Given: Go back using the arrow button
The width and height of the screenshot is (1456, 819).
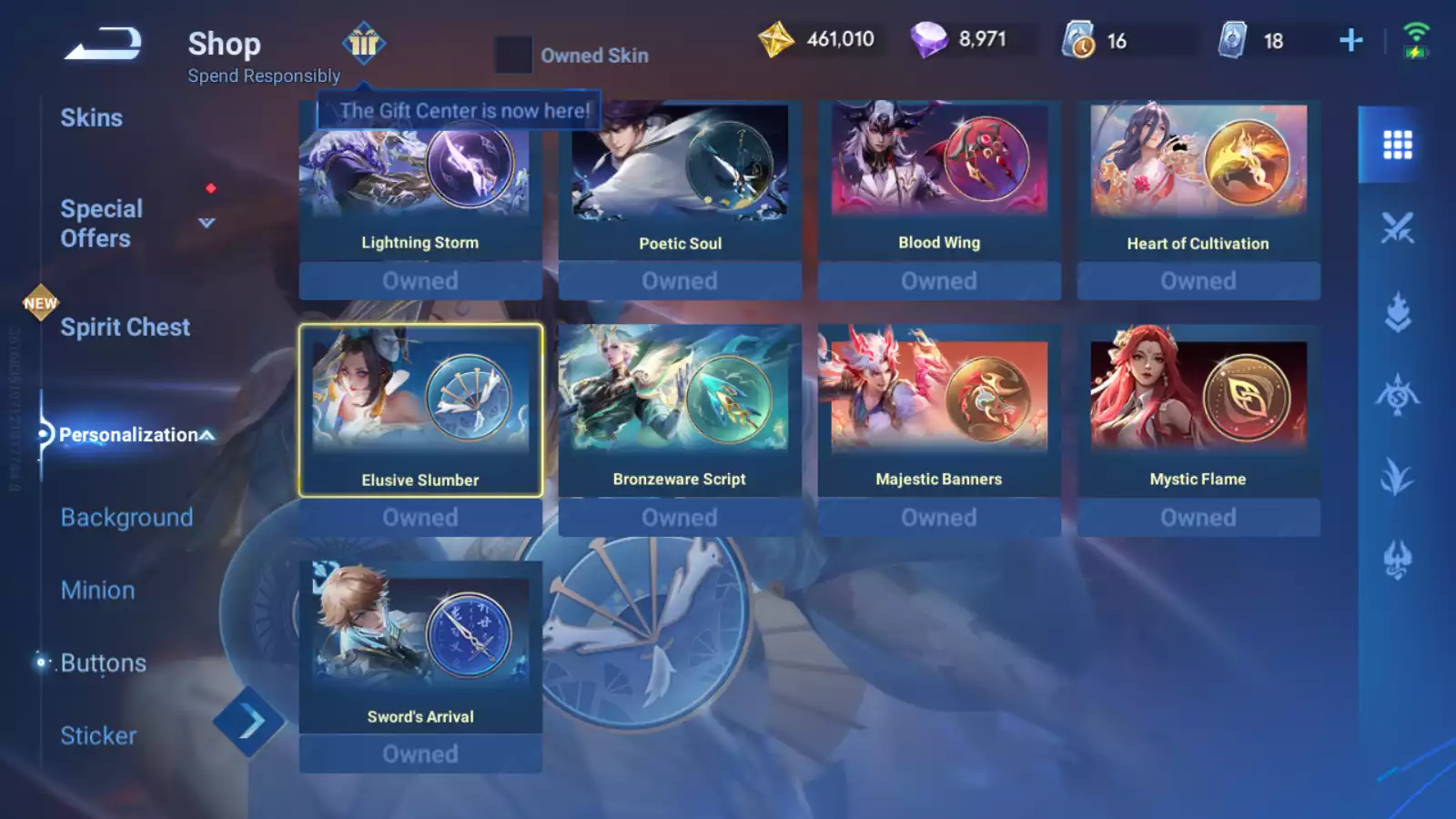Looking at the screenshot, I should point(103,44).
